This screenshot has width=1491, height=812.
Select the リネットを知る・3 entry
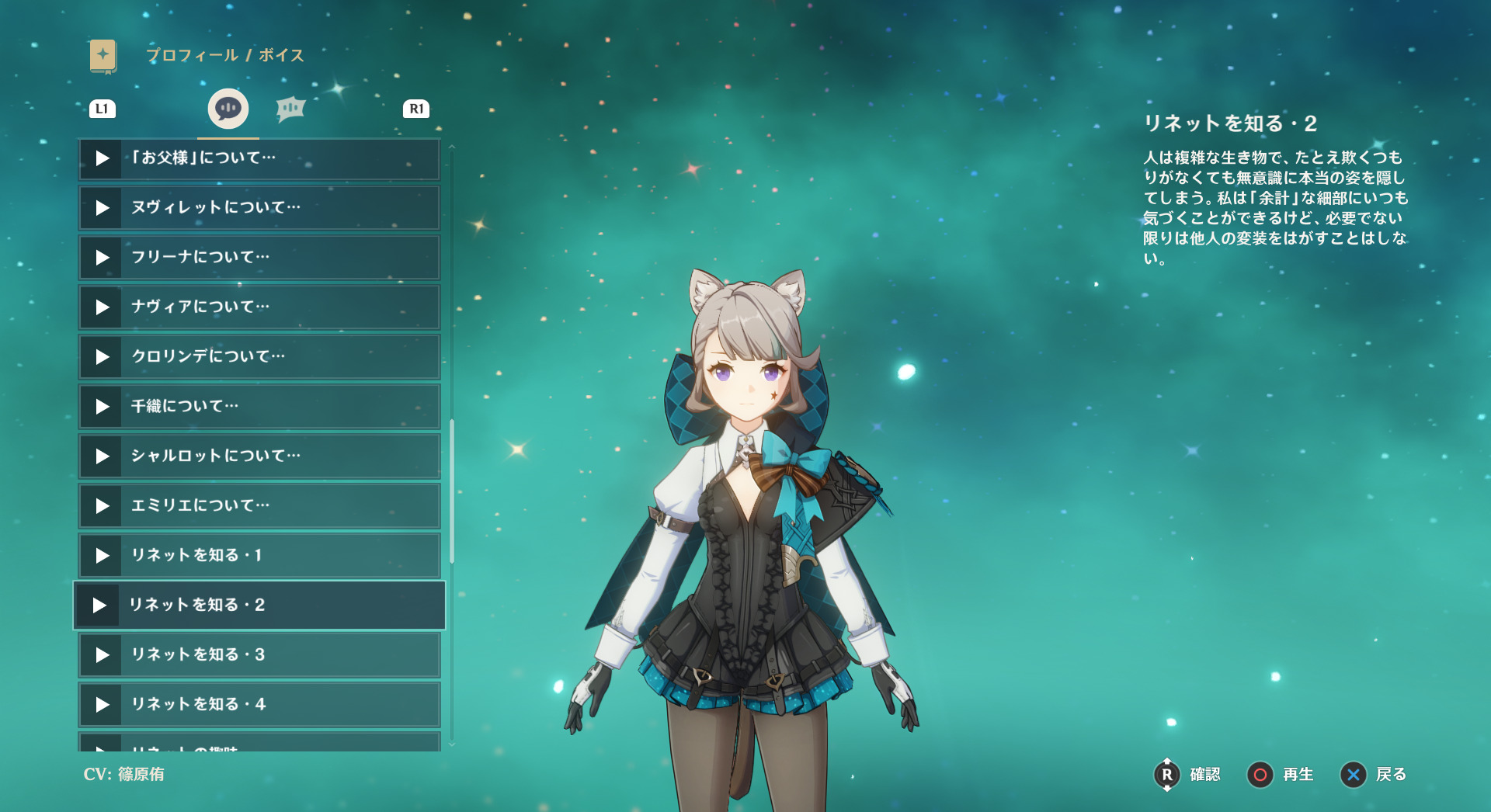259,655
